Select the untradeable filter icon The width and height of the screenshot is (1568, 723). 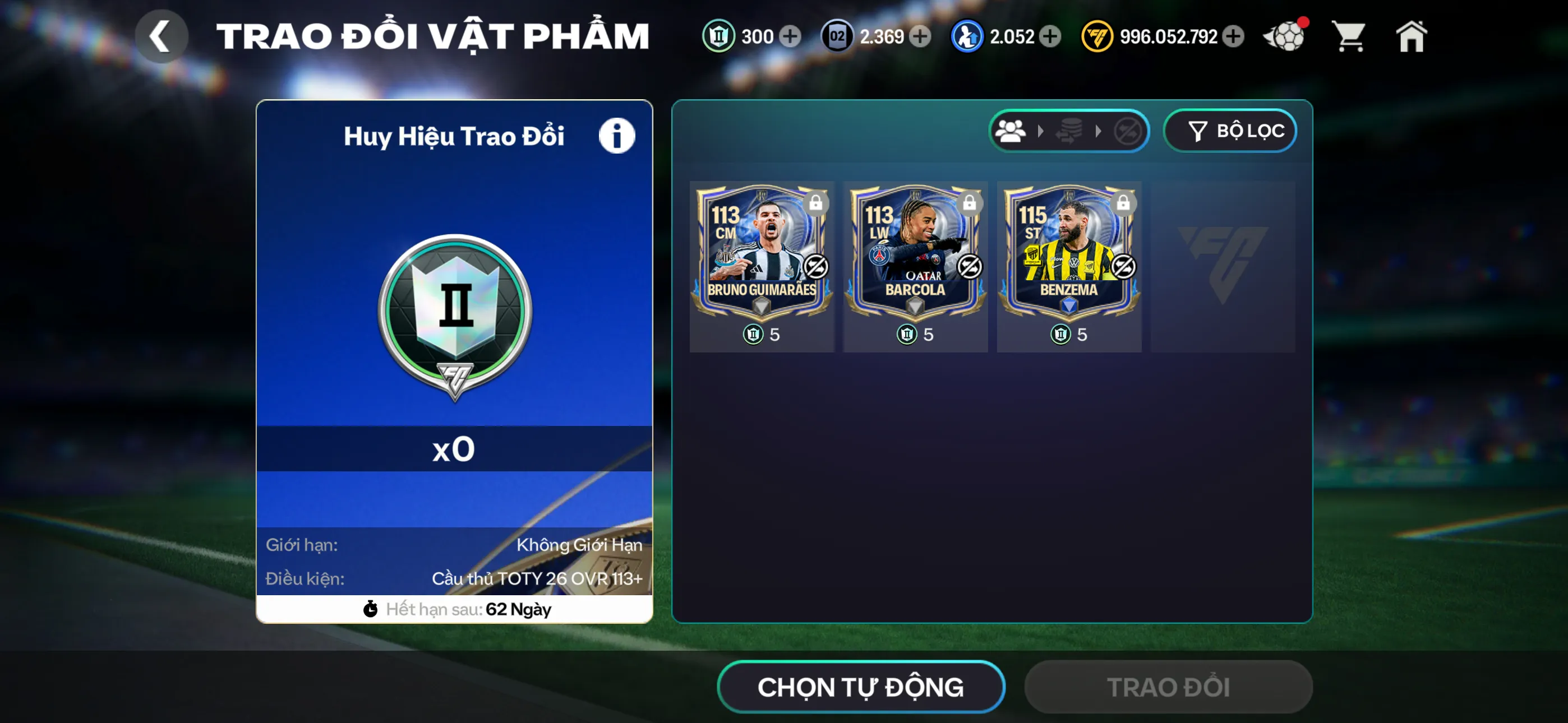1127,131
